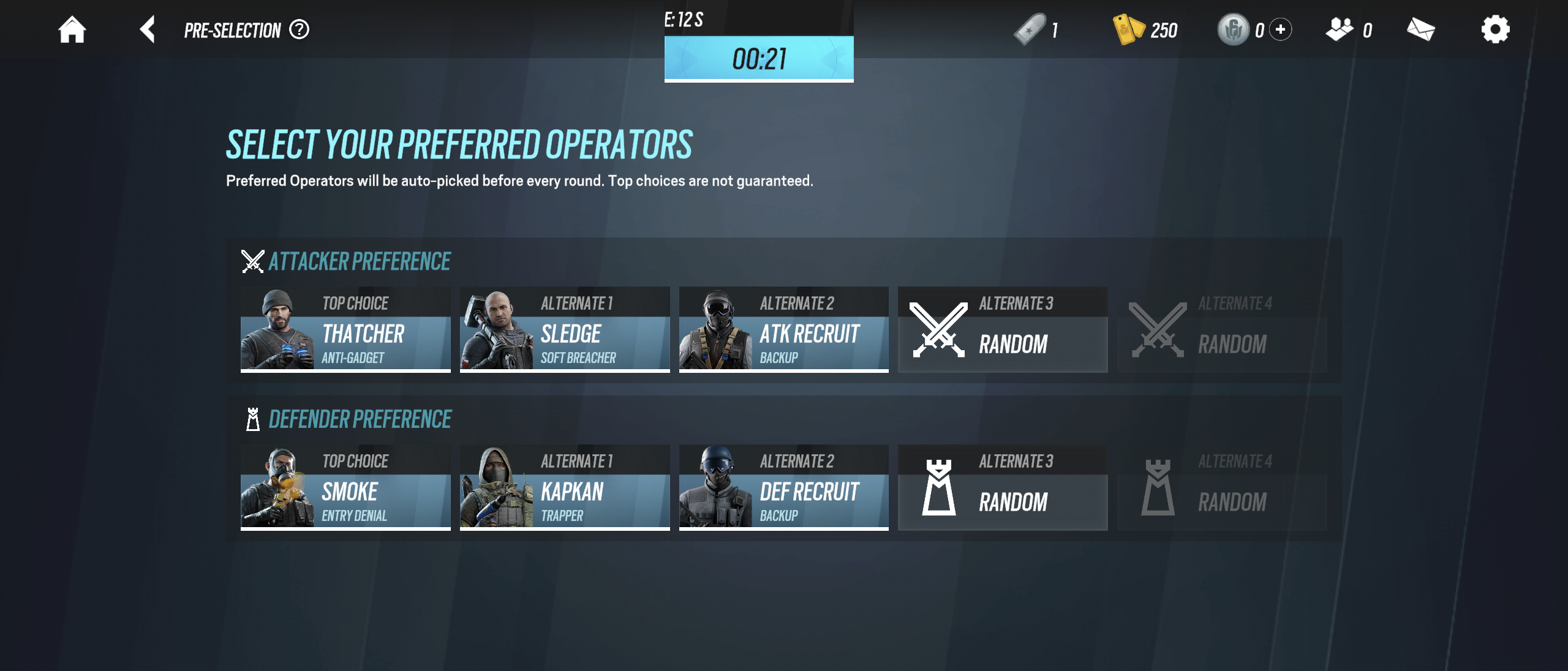Choose the Kapkan trapper slot
The height and width of the screenshot is (671, 1568).
tap(565, 487)
